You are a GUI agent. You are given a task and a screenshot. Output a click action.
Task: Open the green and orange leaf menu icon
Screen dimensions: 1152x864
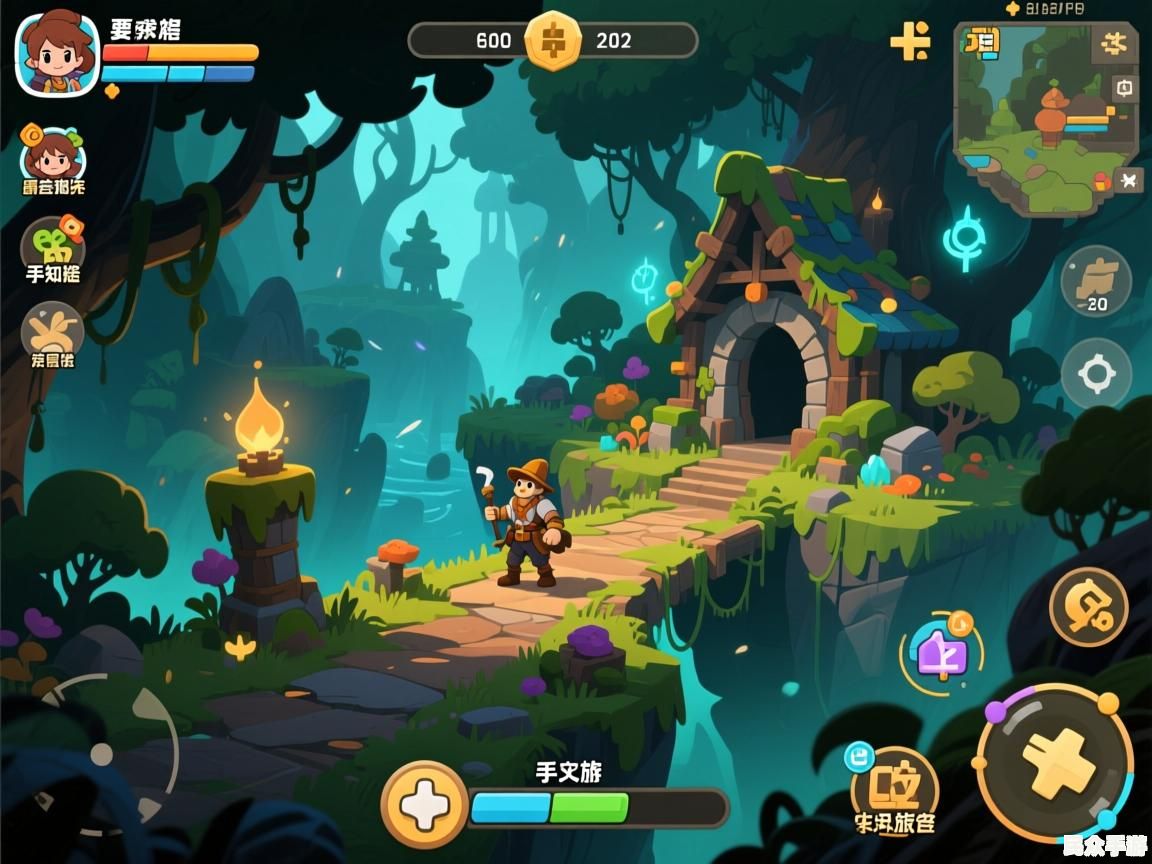coord(53,246)
